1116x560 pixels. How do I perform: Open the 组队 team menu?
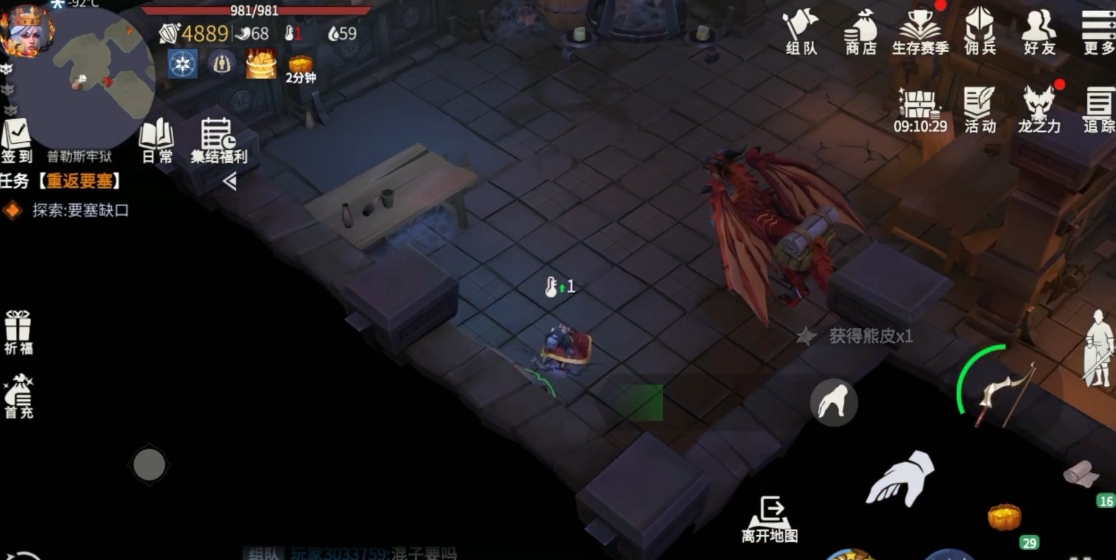coord(800,30)
